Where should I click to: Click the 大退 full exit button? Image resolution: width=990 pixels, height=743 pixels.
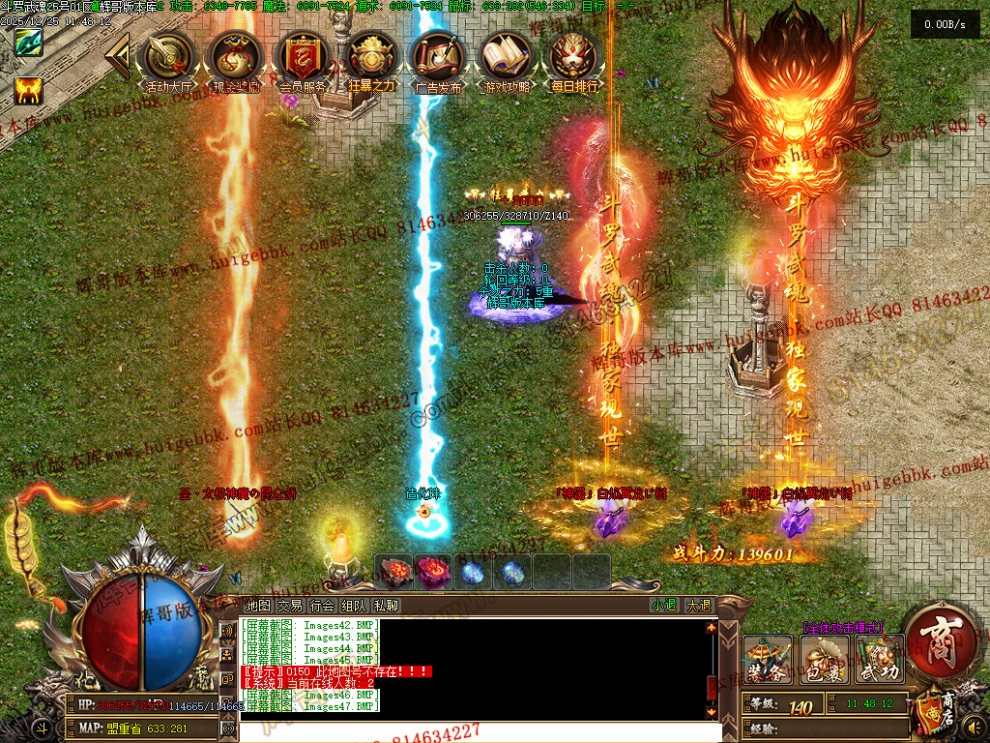[x=698, y=605]
